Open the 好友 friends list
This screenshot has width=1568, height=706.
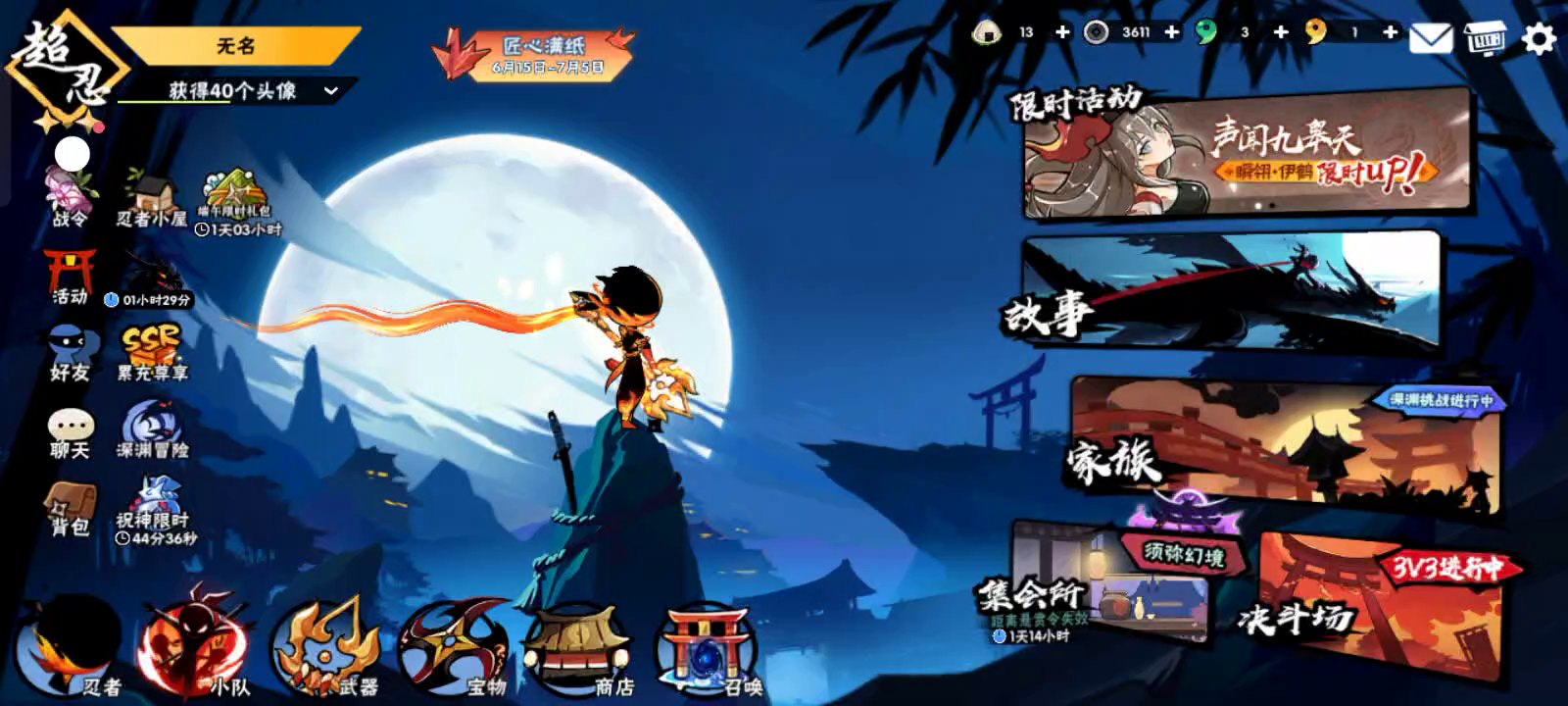(71, 355)
